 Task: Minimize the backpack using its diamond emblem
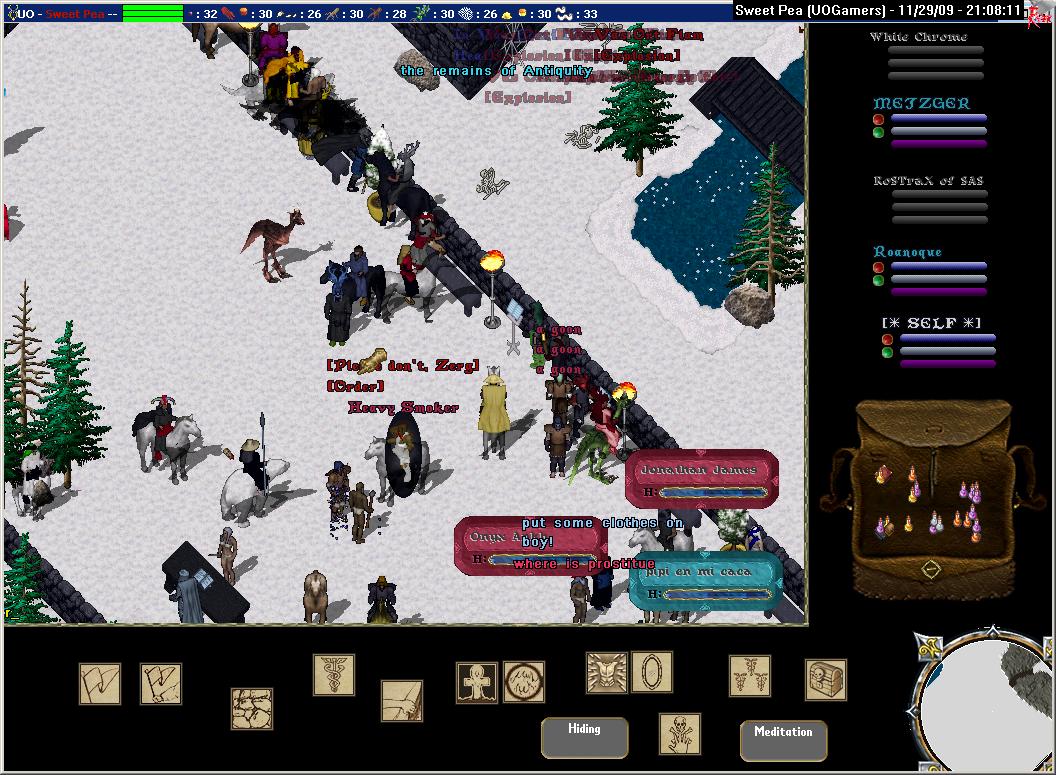[931, 568]
